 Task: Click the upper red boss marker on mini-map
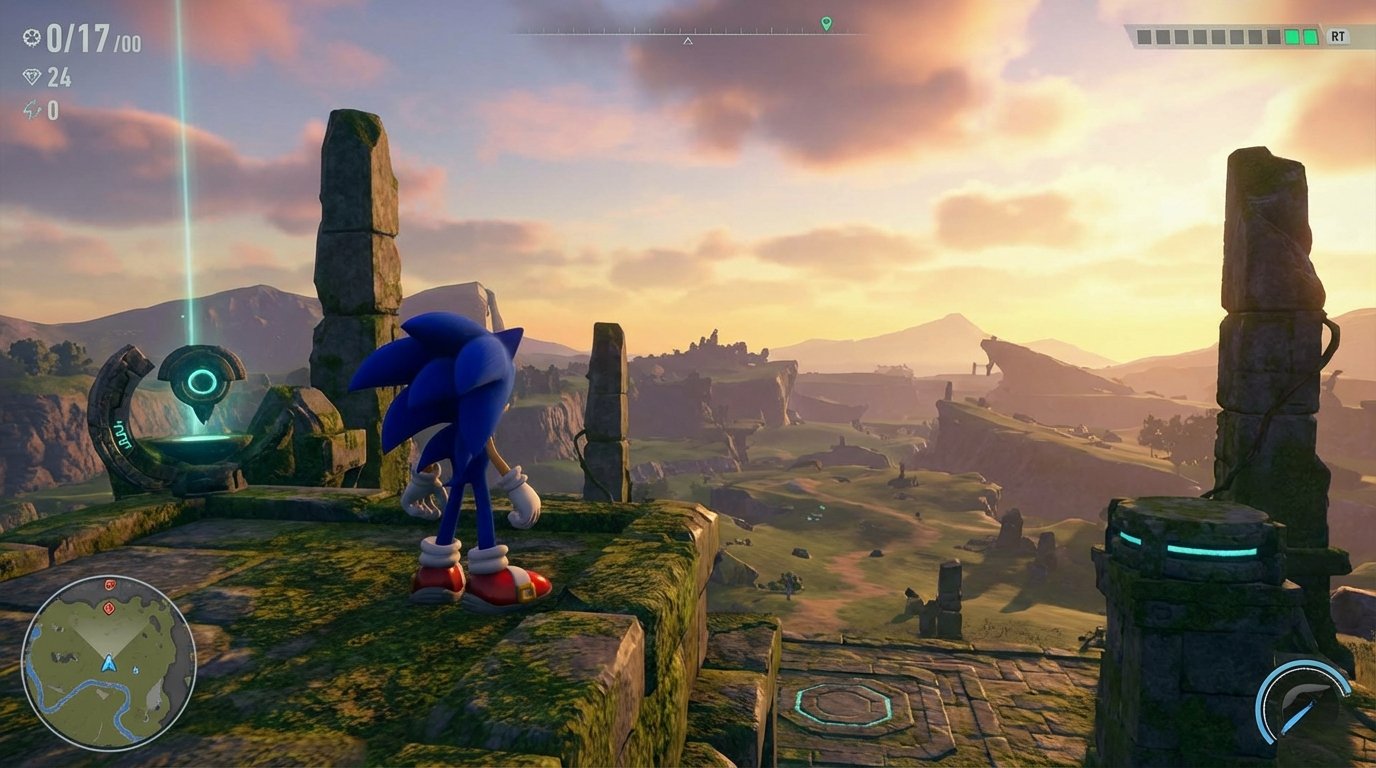[x=109, y=584]
